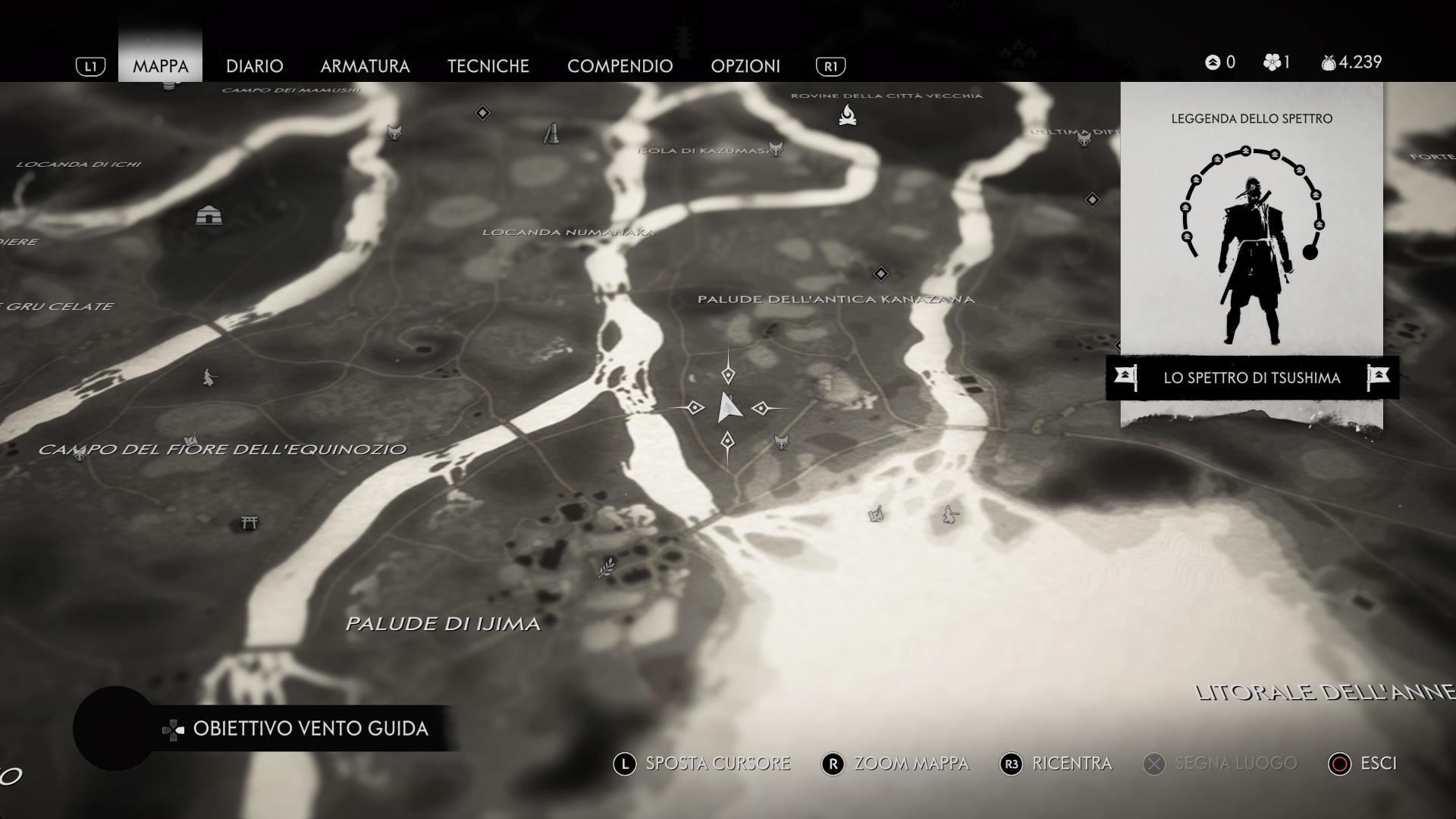The image size is (1456, 819).
Task: Show the Opzioni tab
Action: pyautogui.click(x=745, y=66)
